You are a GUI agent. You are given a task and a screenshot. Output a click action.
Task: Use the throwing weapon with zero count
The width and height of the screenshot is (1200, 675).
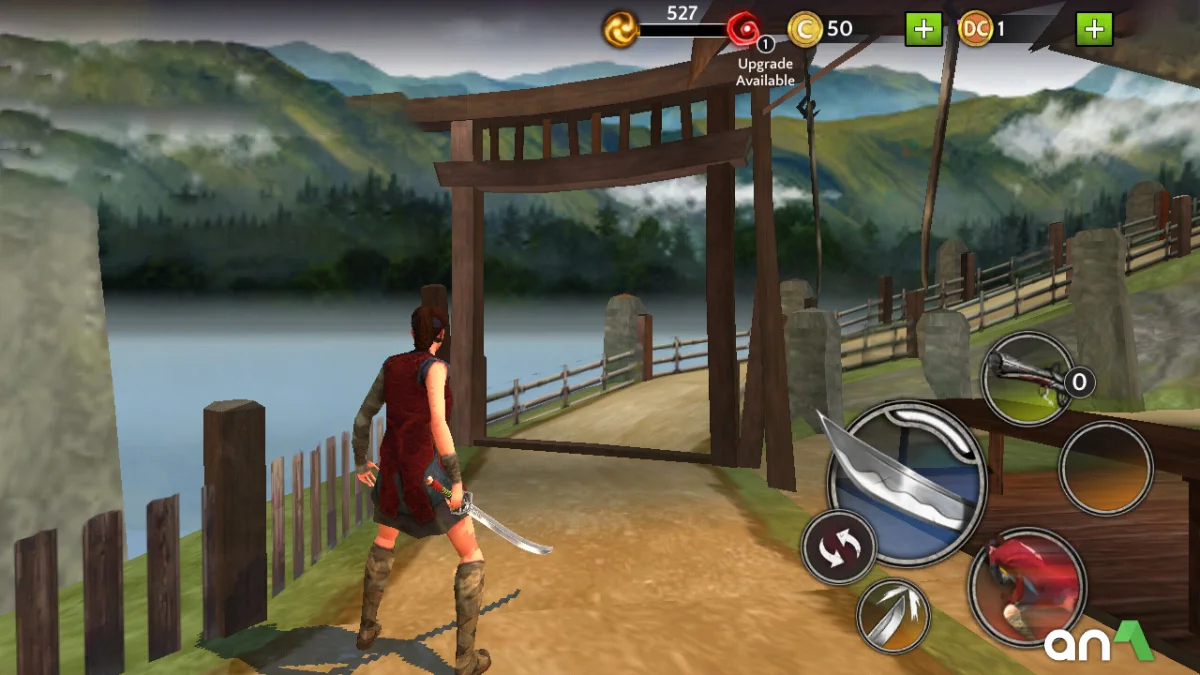pos(1027,380)
